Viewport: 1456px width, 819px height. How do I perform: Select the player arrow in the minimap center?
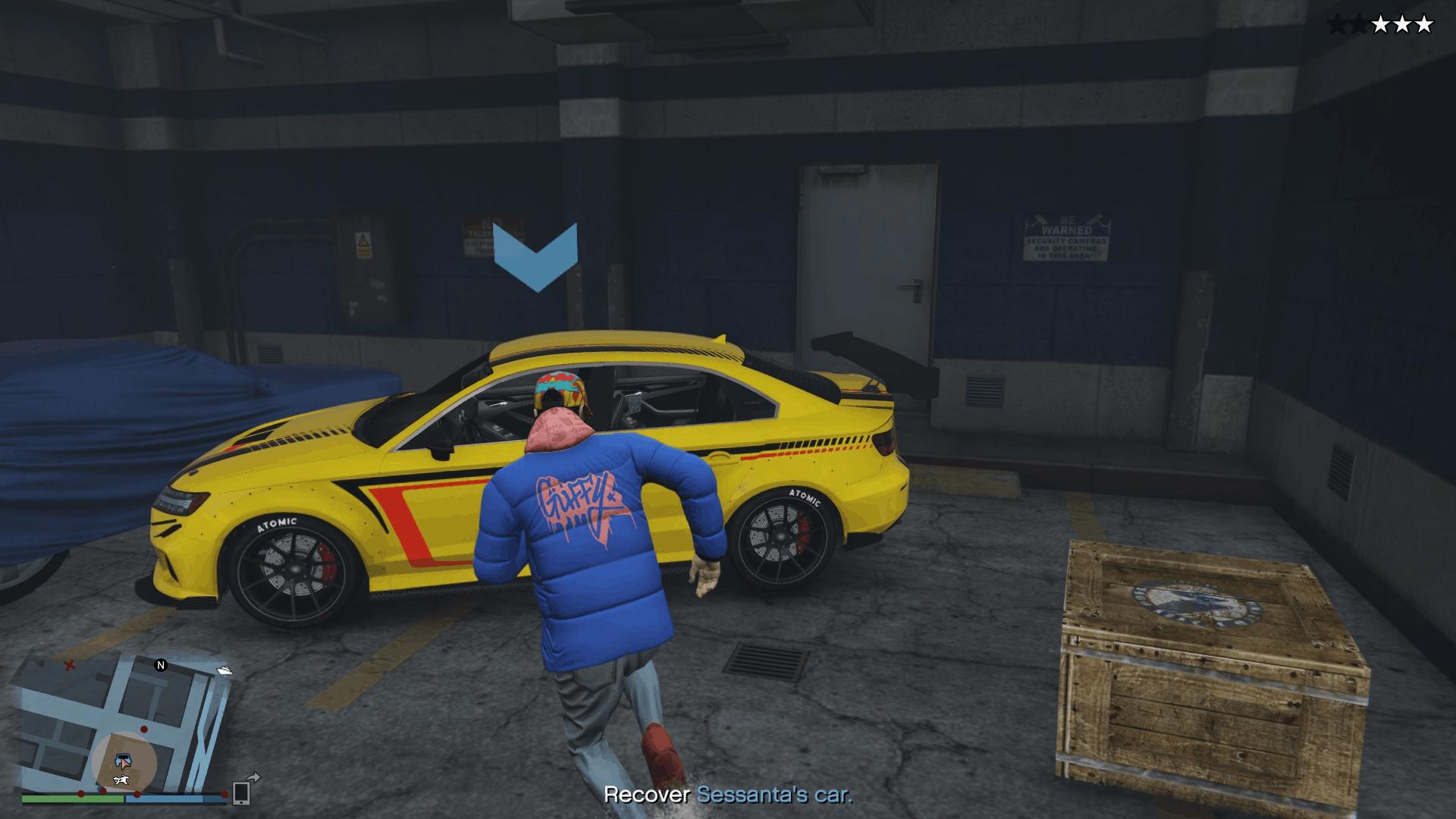click(125, 764)
